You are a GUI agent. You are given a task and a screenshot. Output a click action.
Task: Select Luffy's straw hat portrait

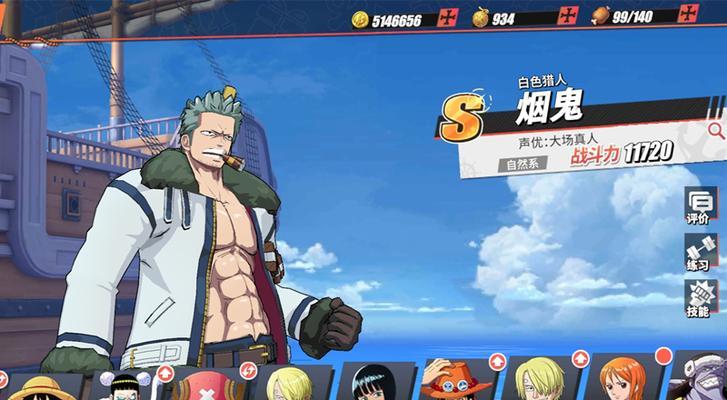38,386
